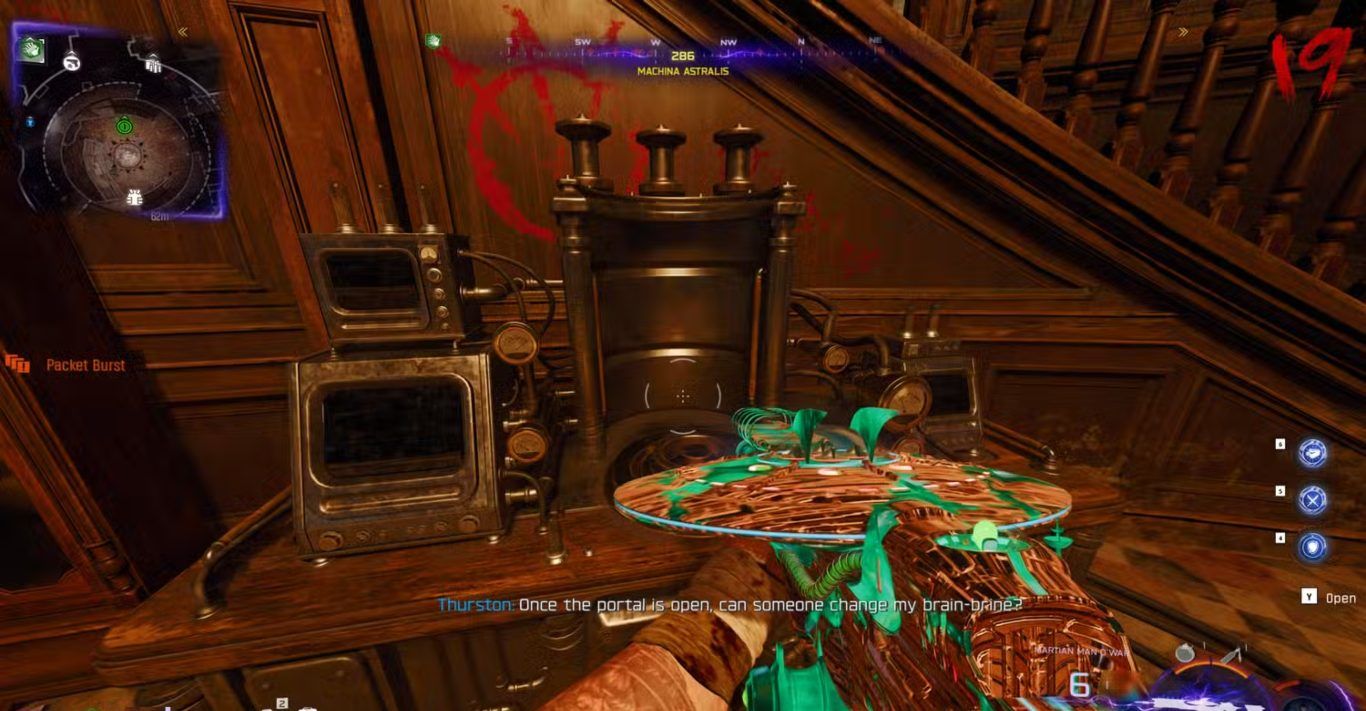This screenshot has width=1366, height=711.
Task: Select the grenade equipment icon
Action: click(x=1185, y=653)
